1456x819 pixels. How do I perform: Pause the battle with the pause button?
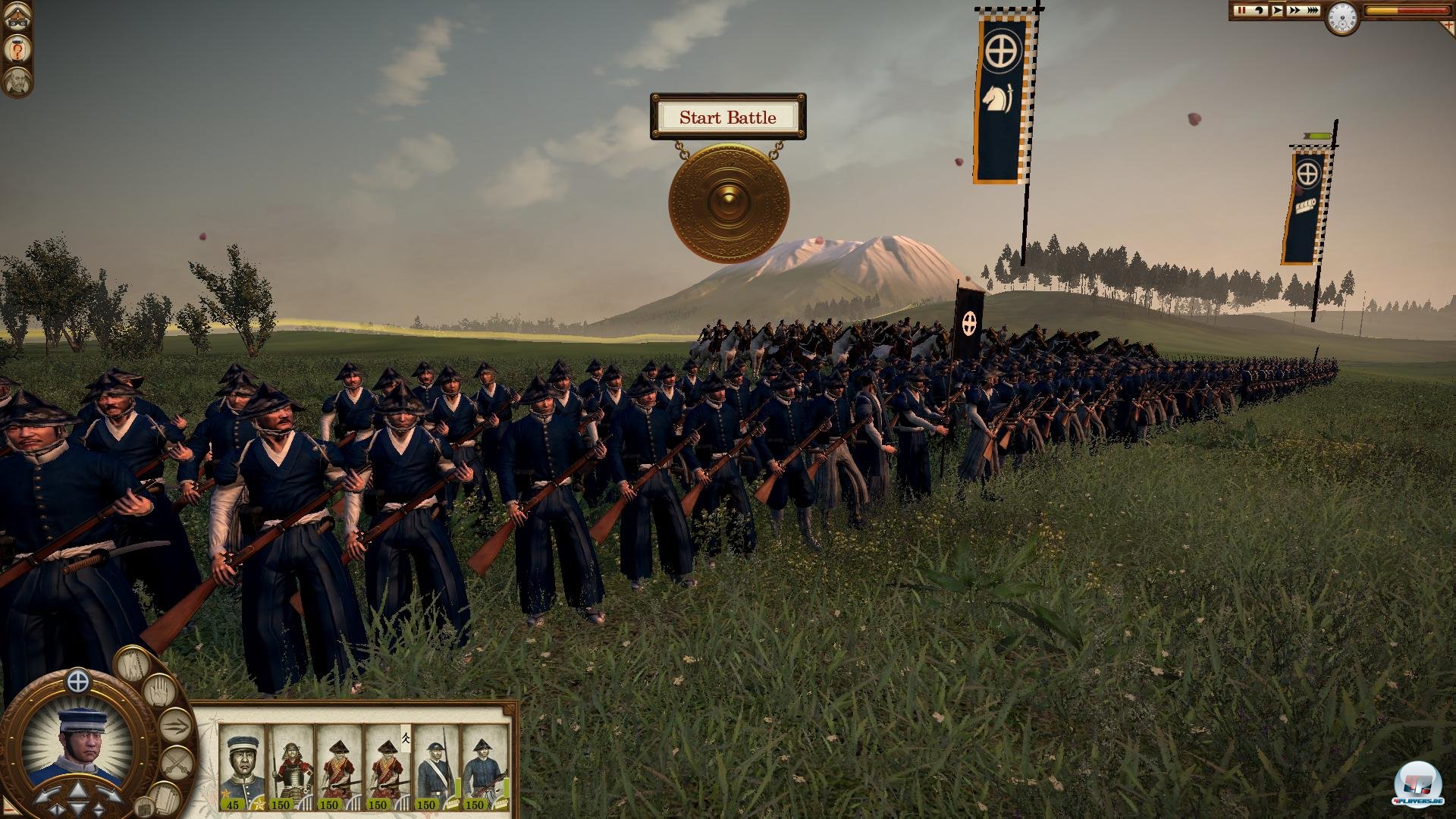[1241, 11]
